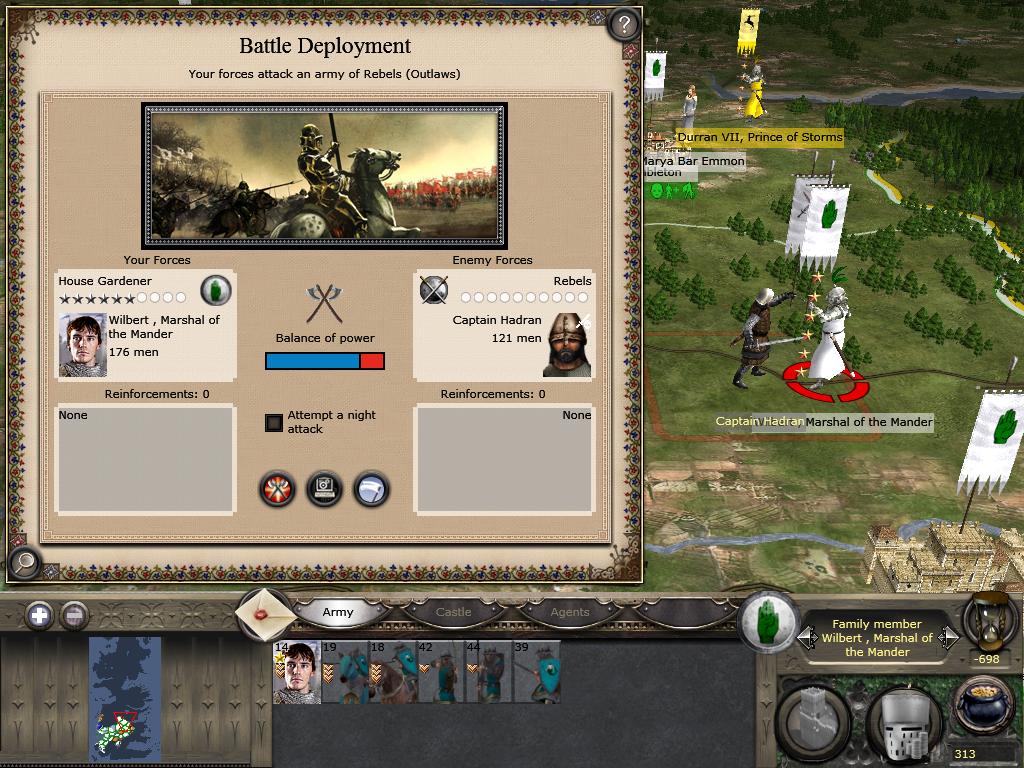Select Wilbert's portrait in Your Forces
Viewport: 1024px width, 768px height.
click(x=82, y=345)
